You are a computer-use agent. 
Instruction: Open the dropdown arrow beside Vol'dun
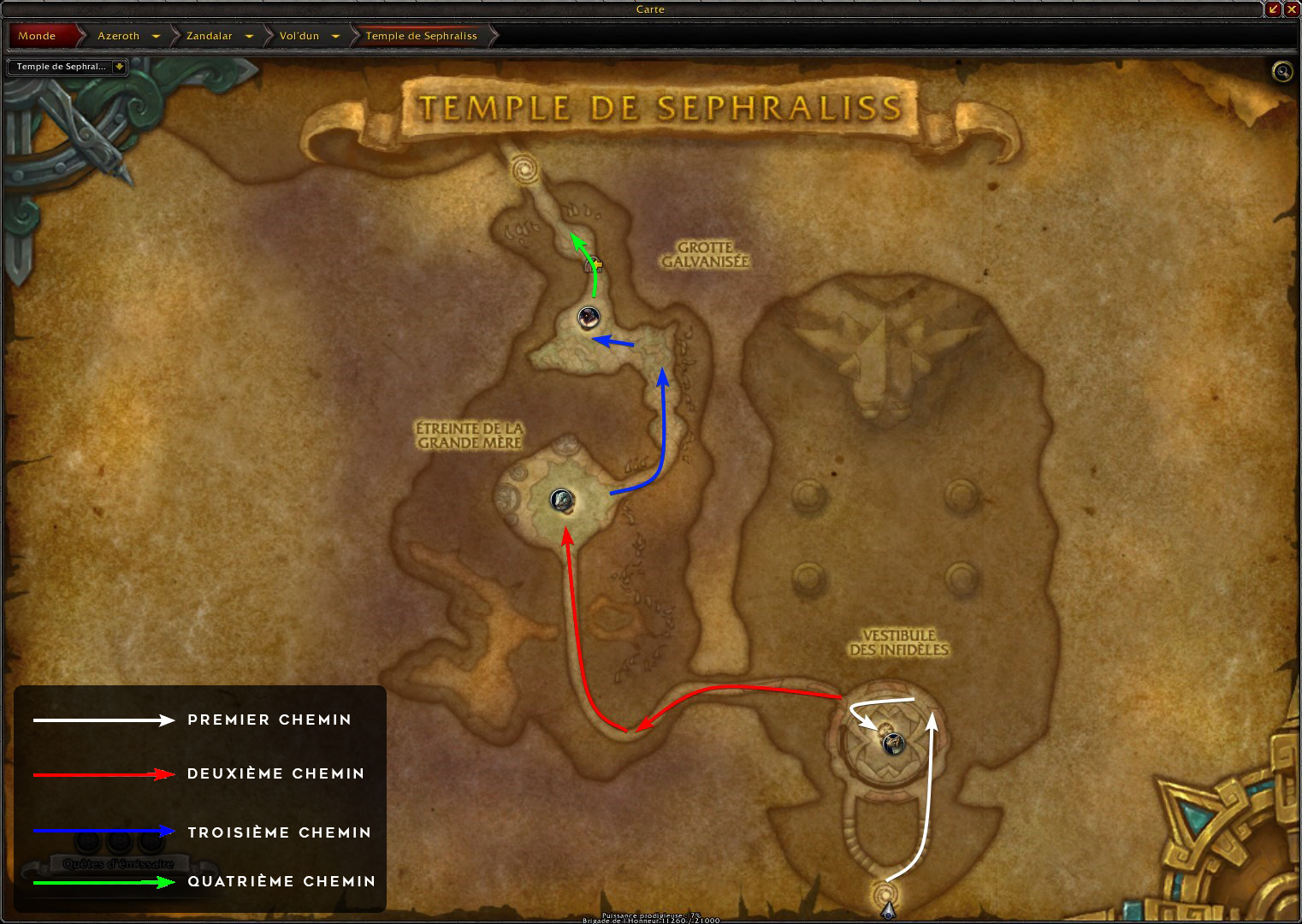335,36
